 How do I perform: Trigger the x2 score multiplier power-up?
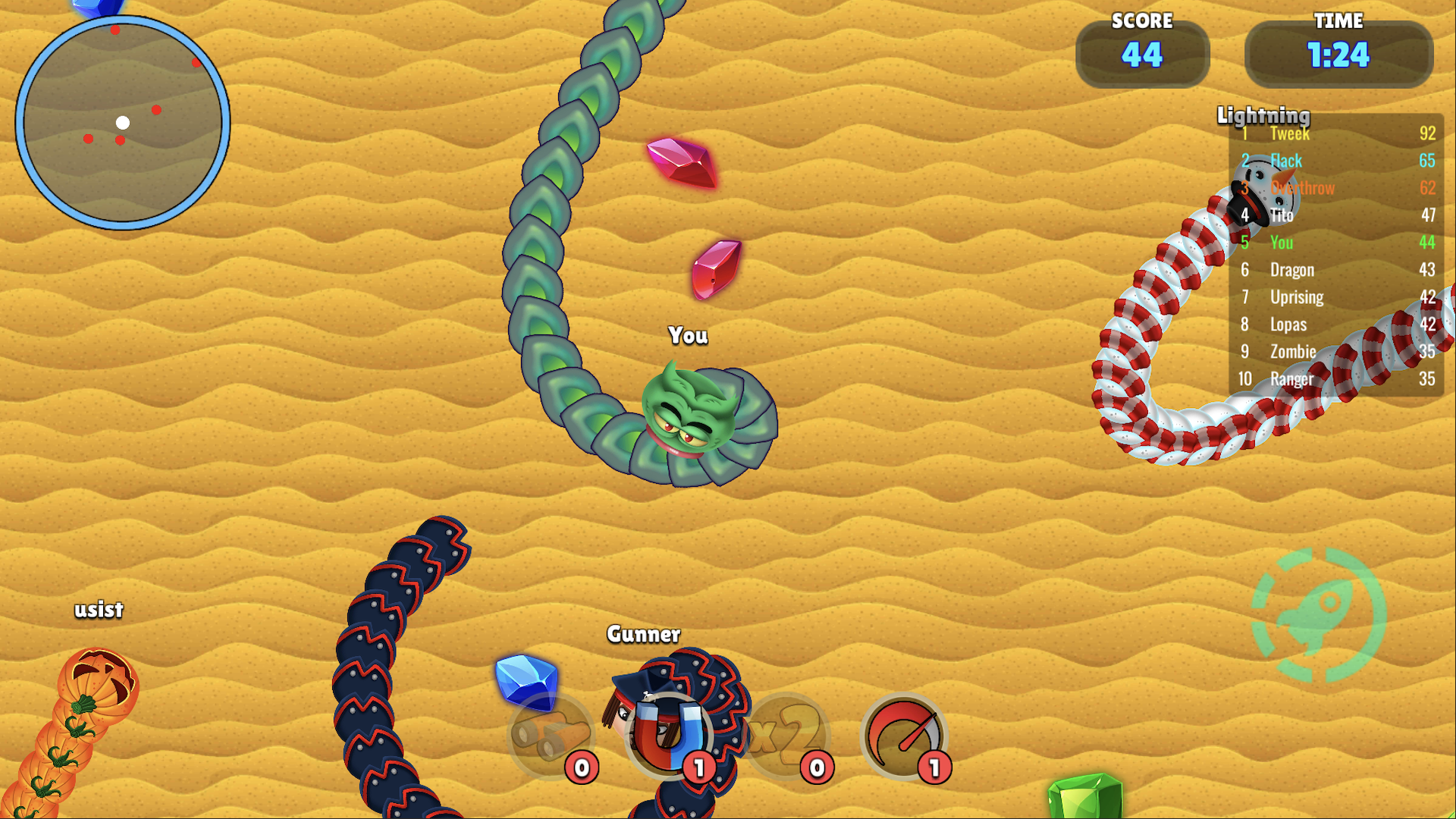pyautogui.click(x=786, y=734)
